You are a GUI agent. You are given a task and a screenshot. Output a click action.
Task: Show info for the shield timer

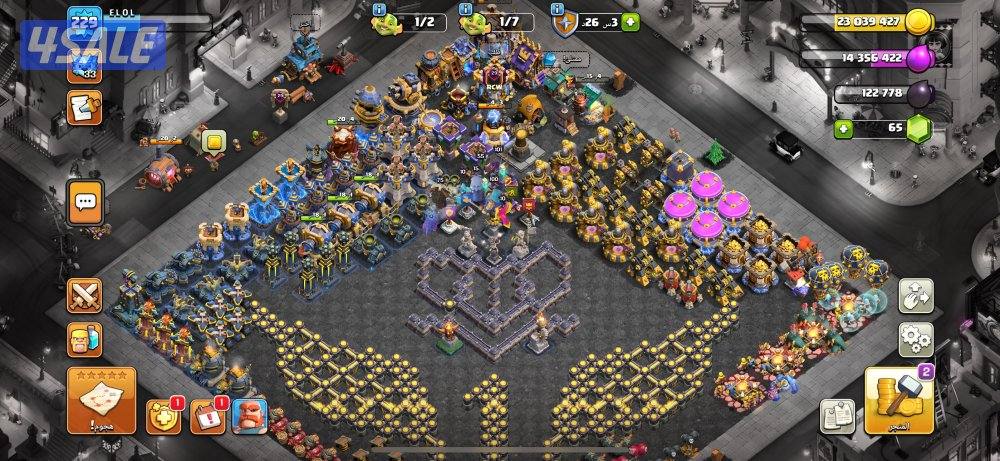point(557,11)
